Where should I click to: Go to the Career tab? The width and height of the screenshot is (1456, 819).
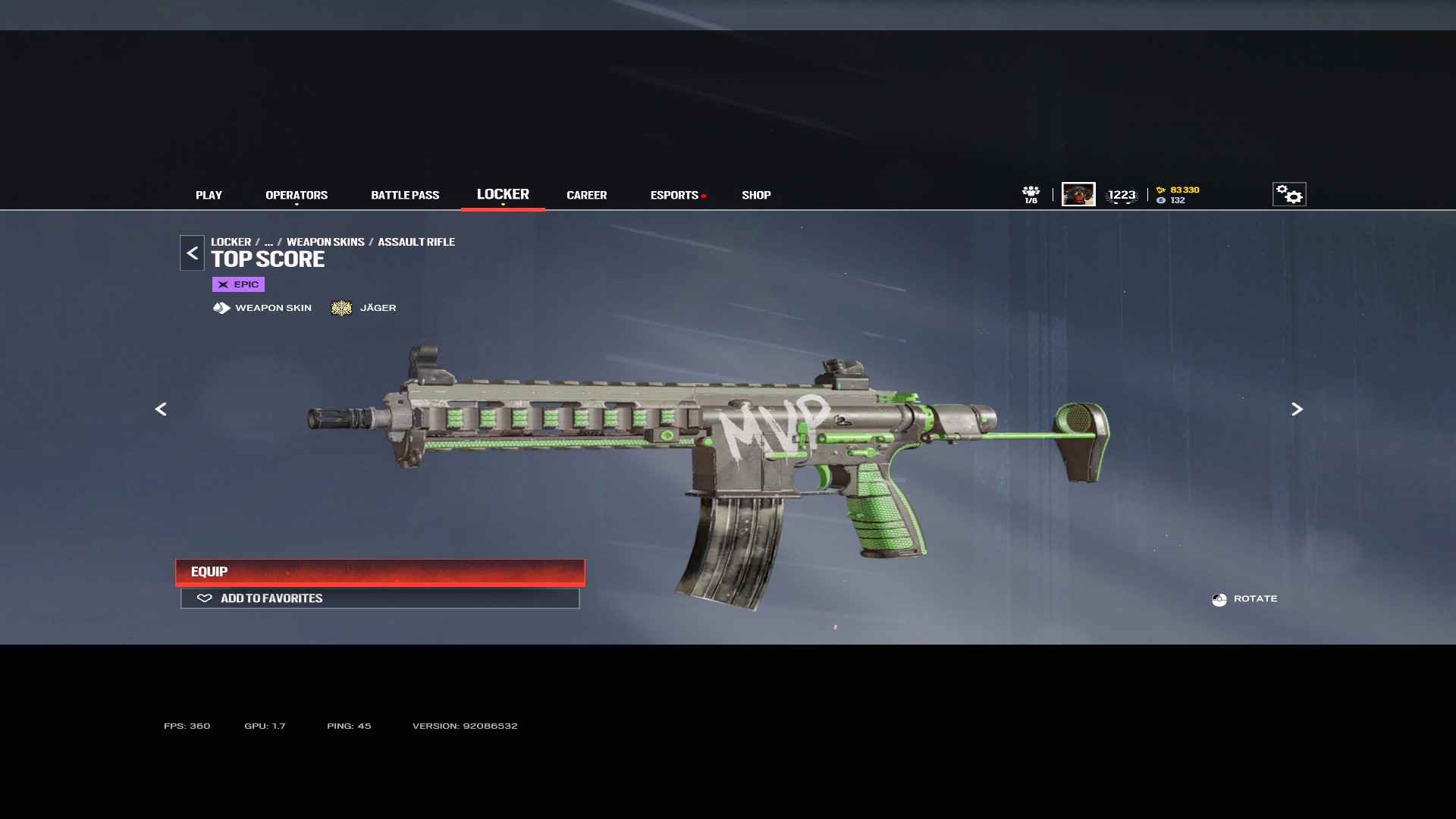pyautogui.click(x=586, y=195)
